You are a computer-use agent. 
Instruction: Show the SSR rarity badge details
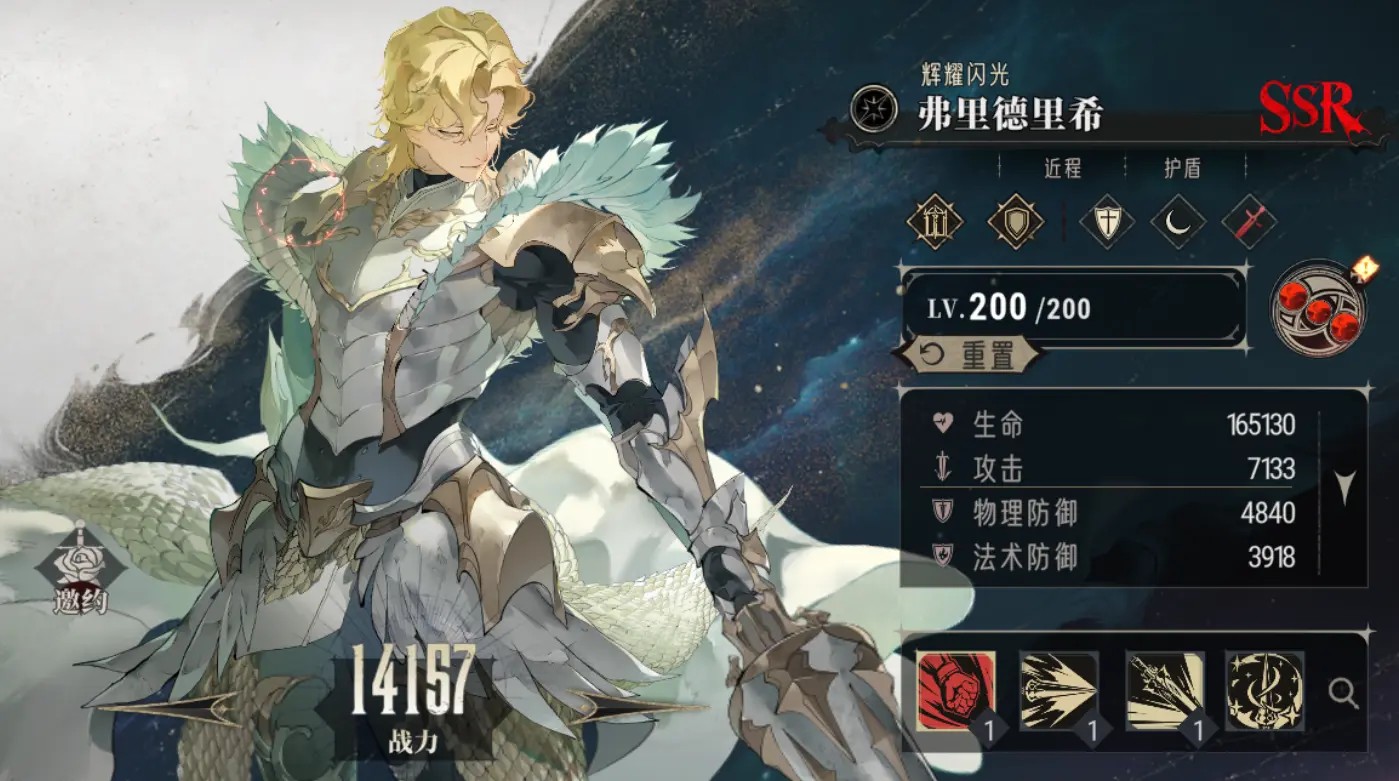(1307, 108)
